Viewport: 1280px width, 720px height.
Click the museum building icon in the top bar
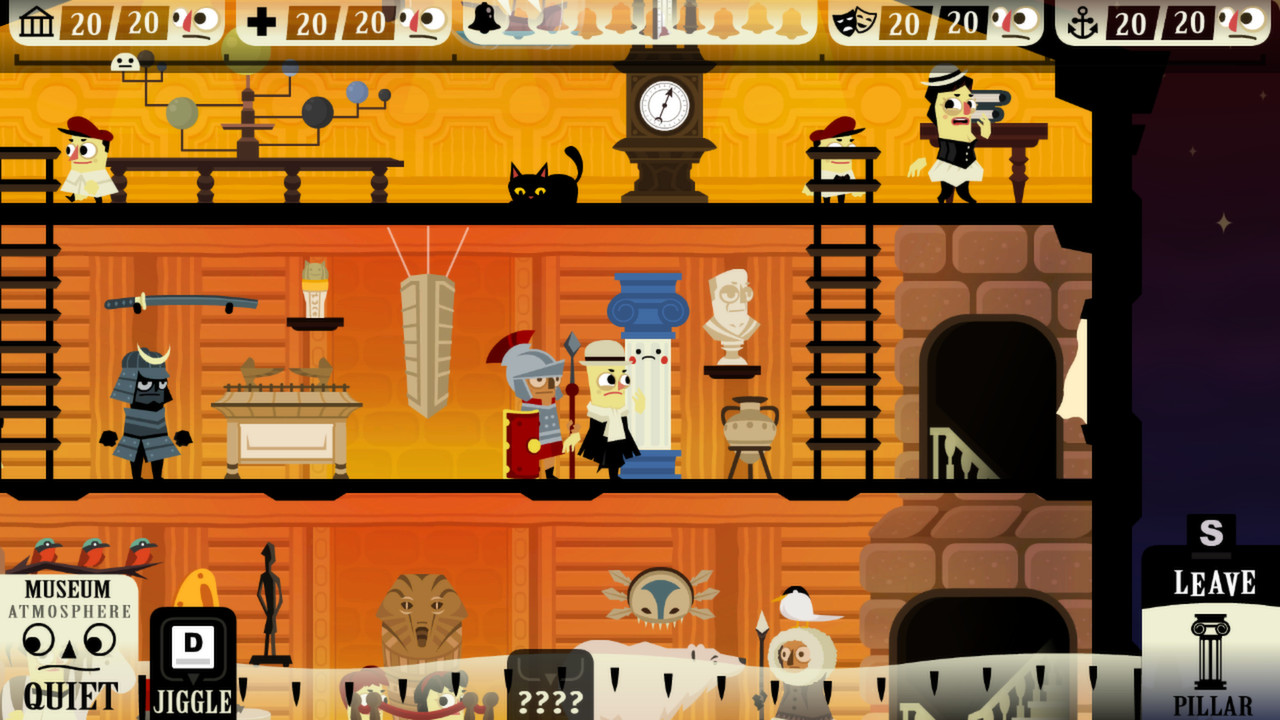[38, 19]
